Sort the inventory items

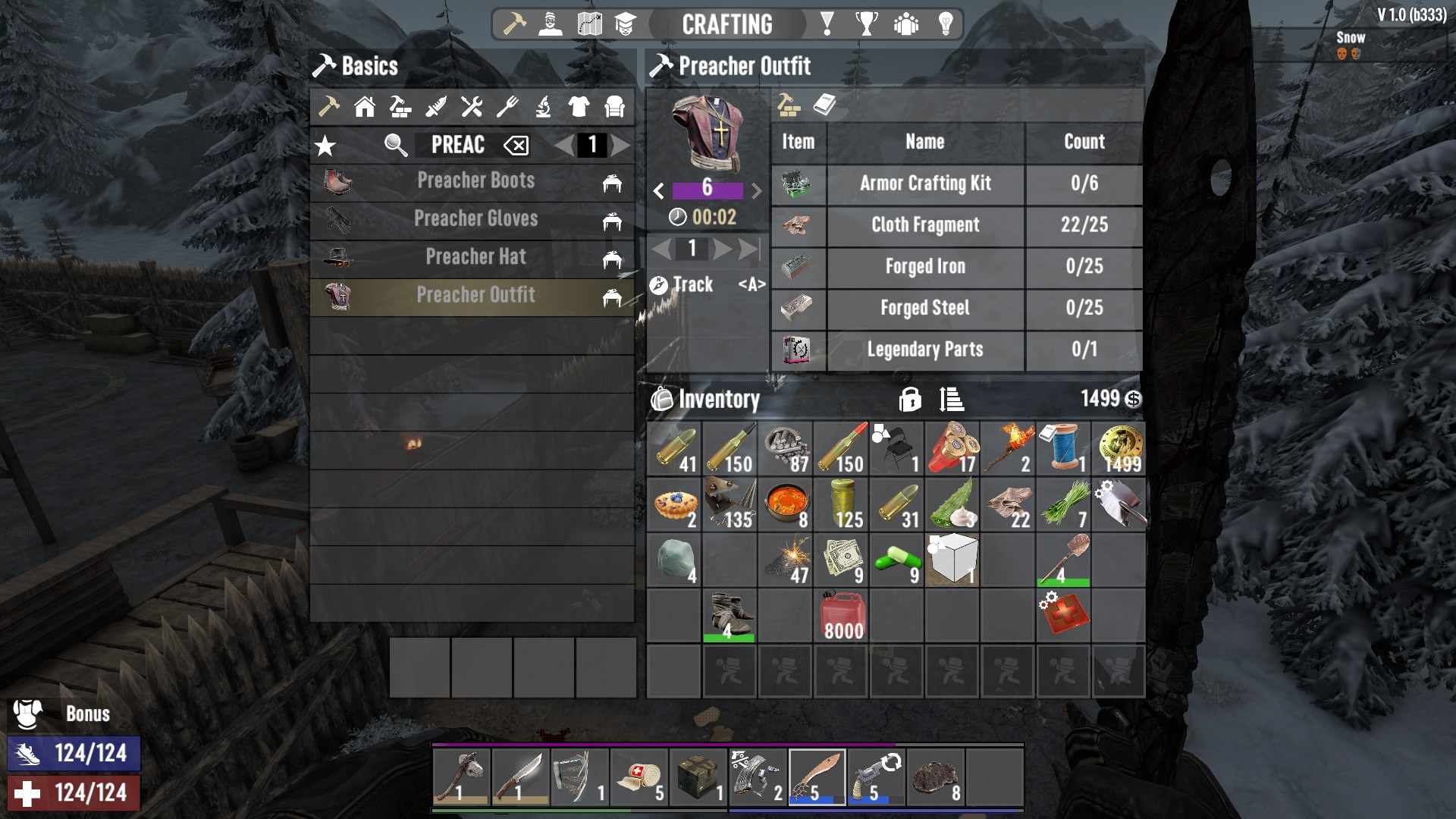coord(951,399)
